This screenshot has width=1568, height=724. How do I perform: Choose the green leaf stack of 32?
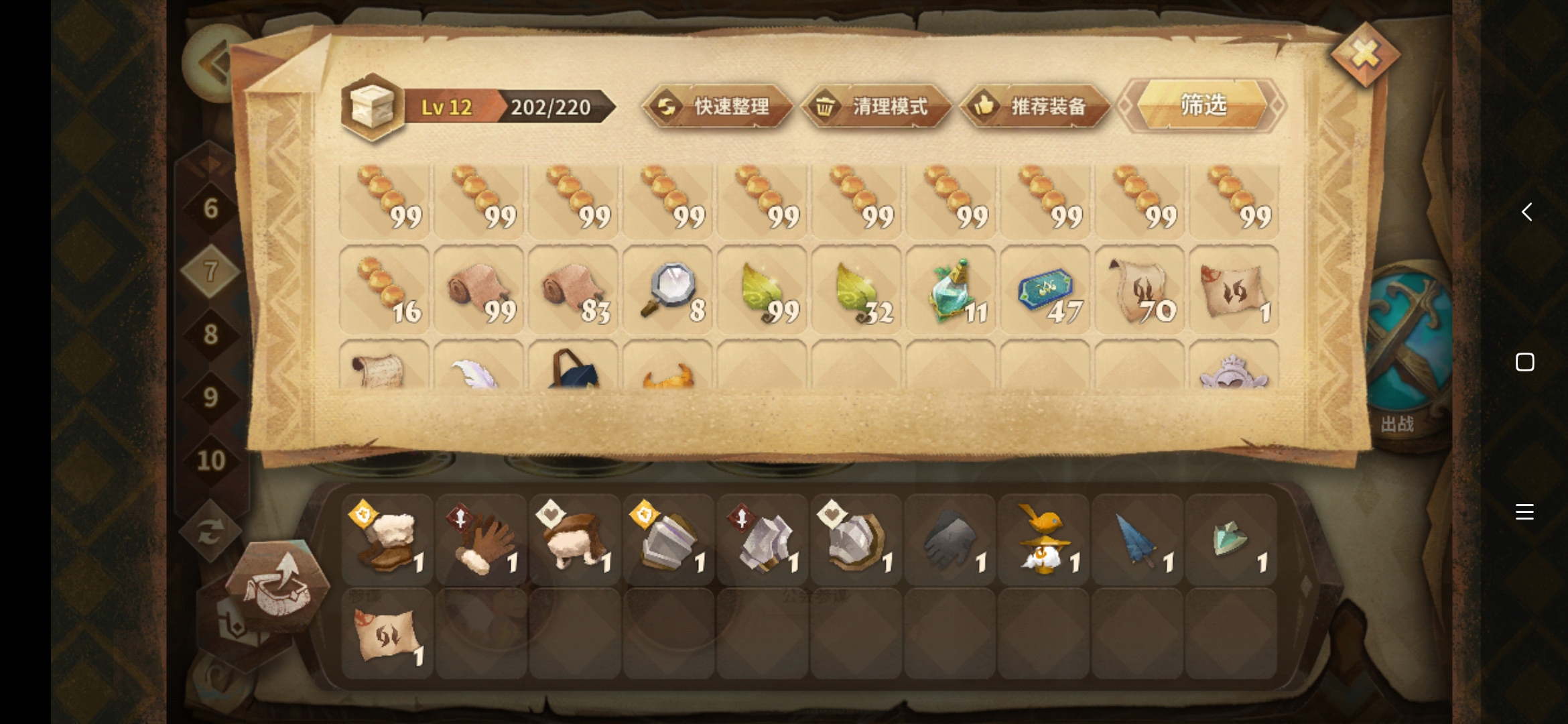pyautogui.click(x=856, y=290)
